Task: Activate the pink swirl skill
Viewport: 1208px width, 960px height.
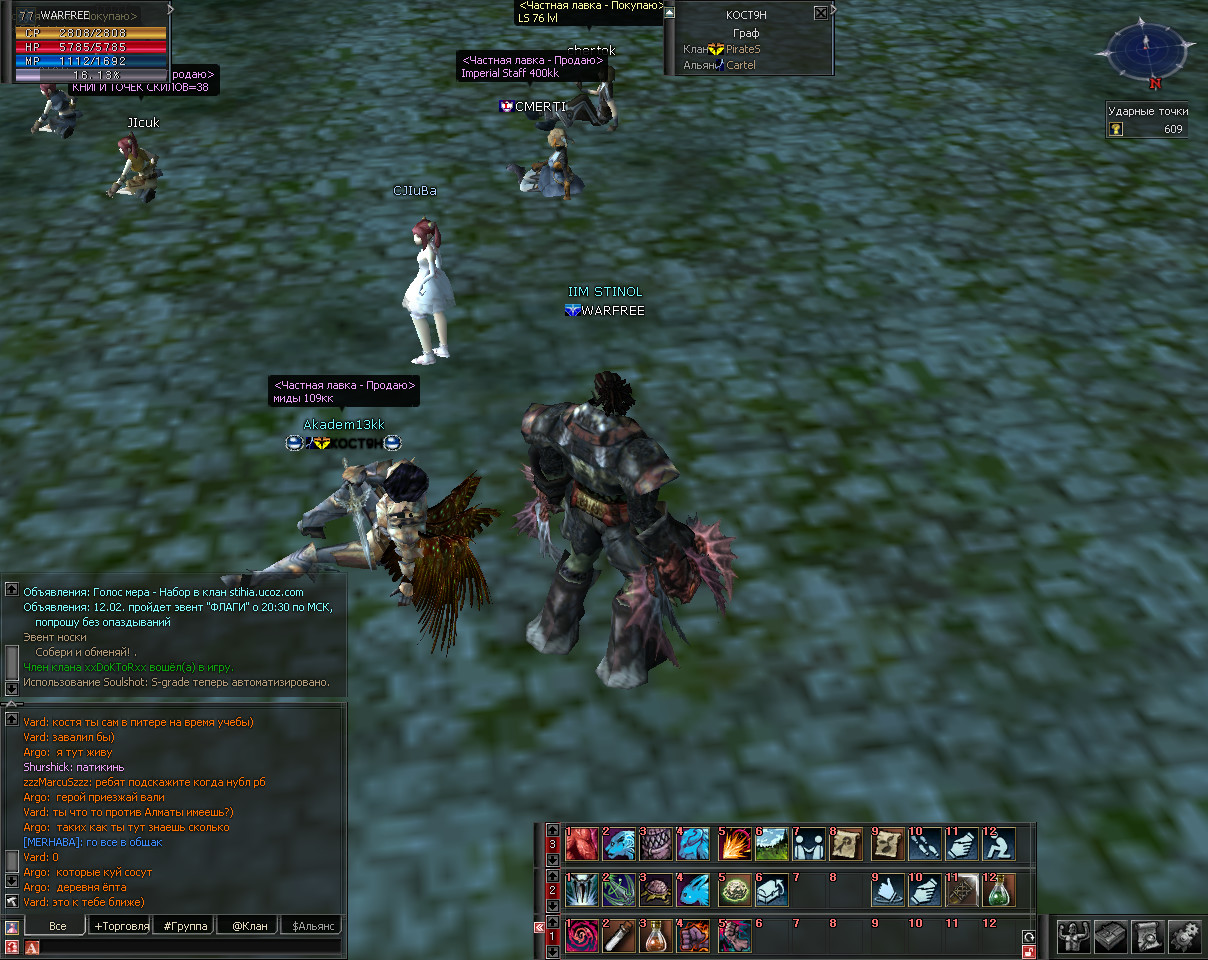Action: 582,936
